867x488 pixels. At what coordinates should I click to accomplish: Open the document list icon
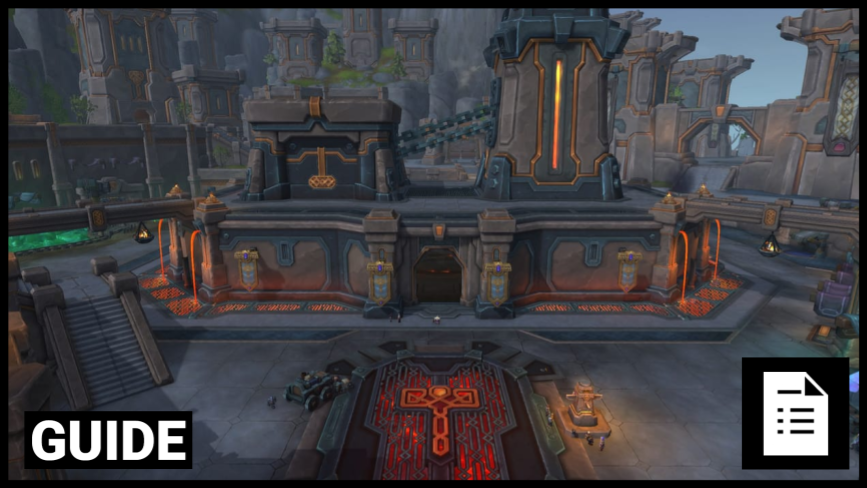(795, 413)
